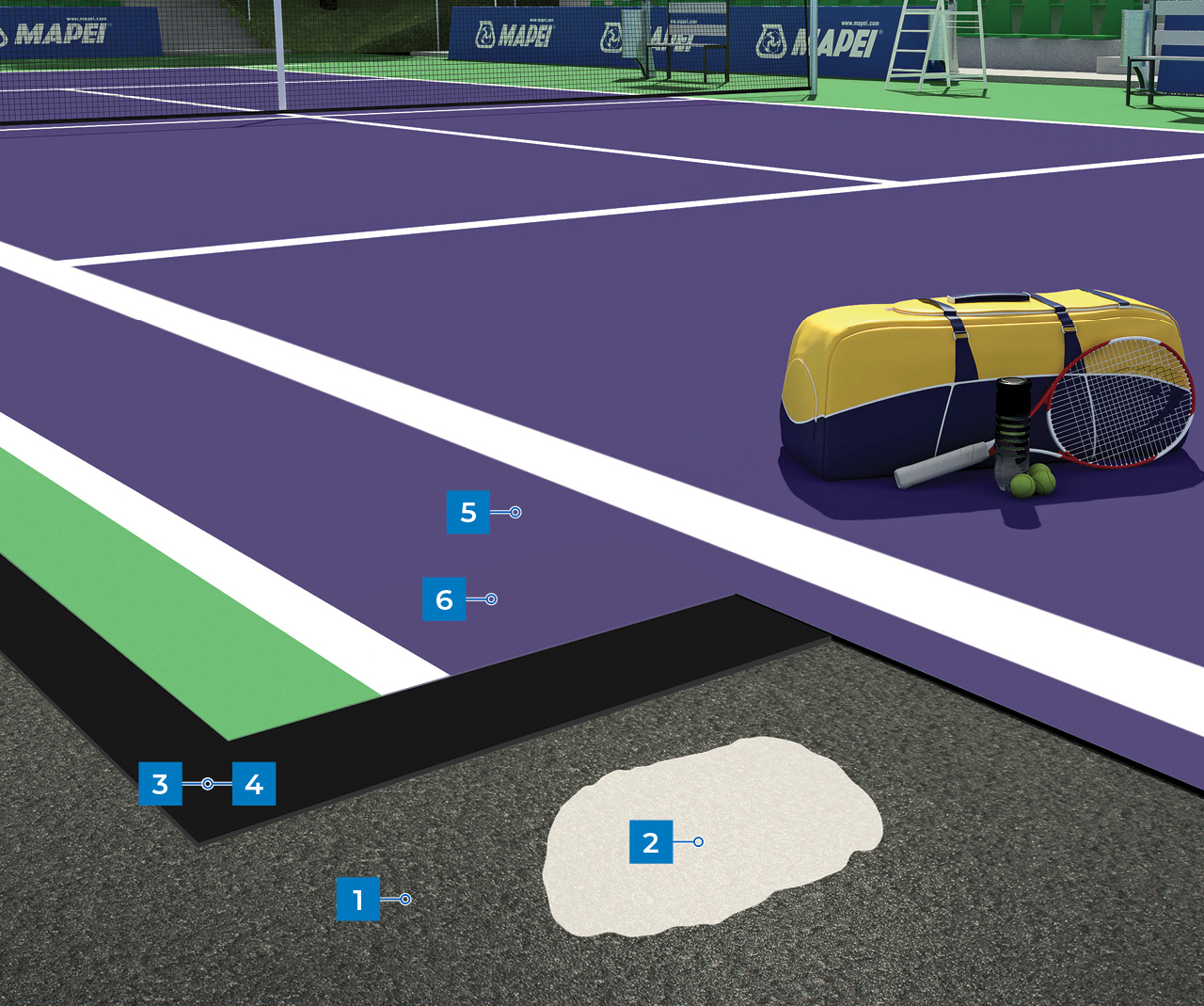Click the number 2 hotspot label

click(650, 841)
